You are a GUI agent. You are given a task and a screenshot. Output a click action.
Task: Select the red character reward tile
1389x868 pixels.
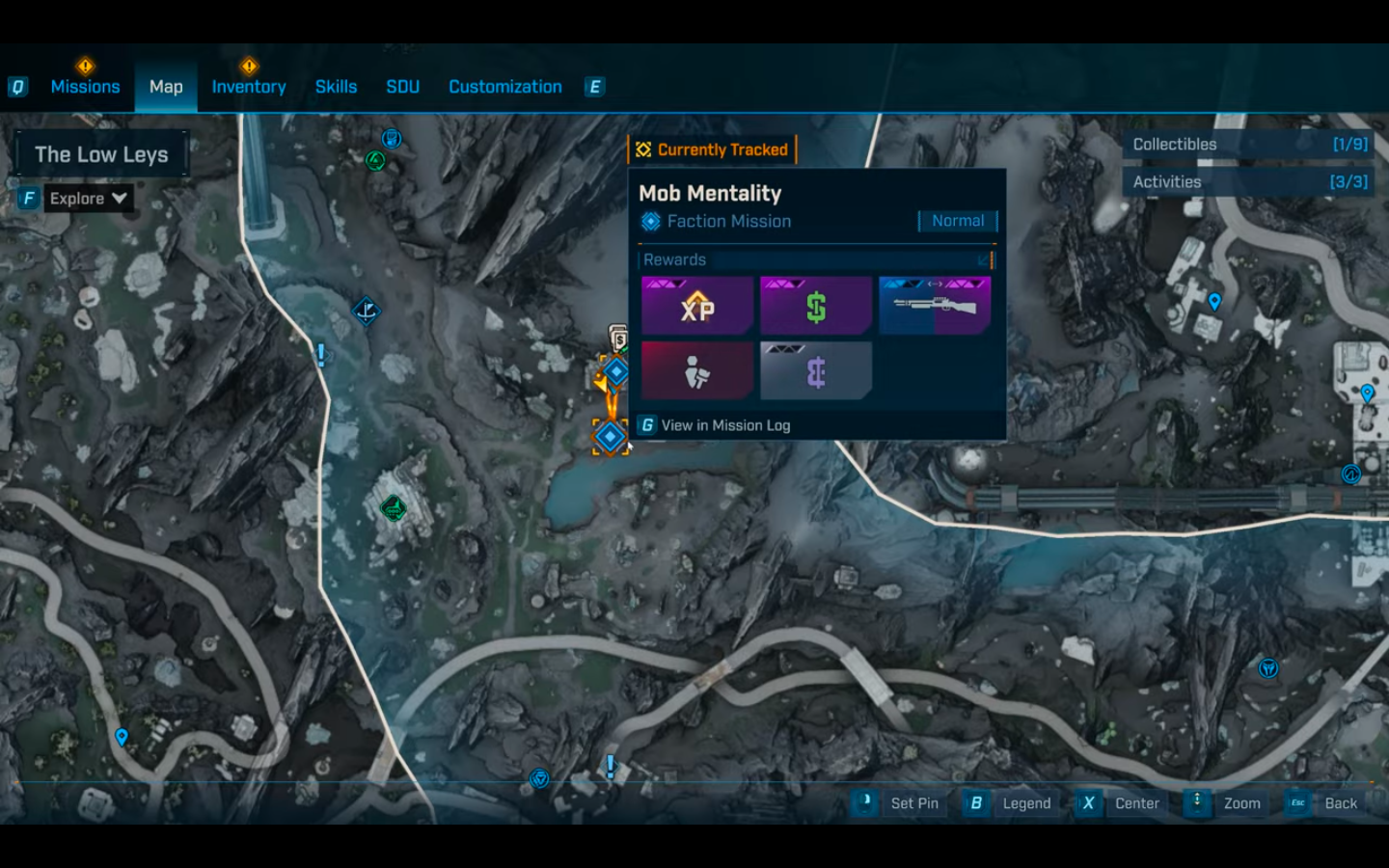696,371
